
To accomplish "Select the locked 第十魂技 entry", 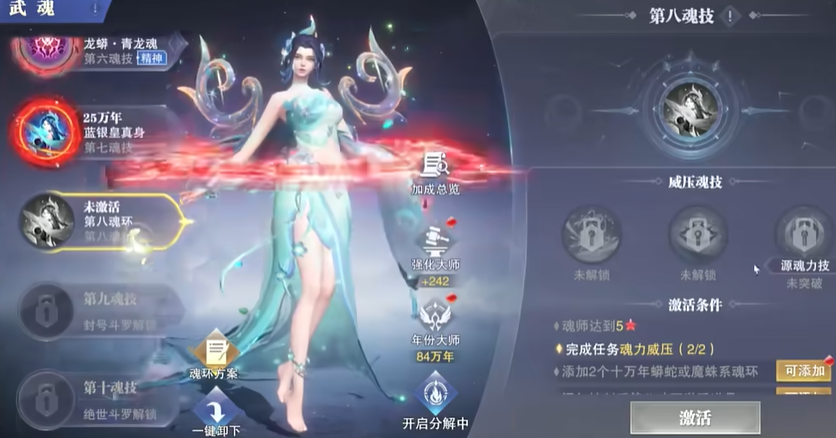I will [x=100, y=390].
